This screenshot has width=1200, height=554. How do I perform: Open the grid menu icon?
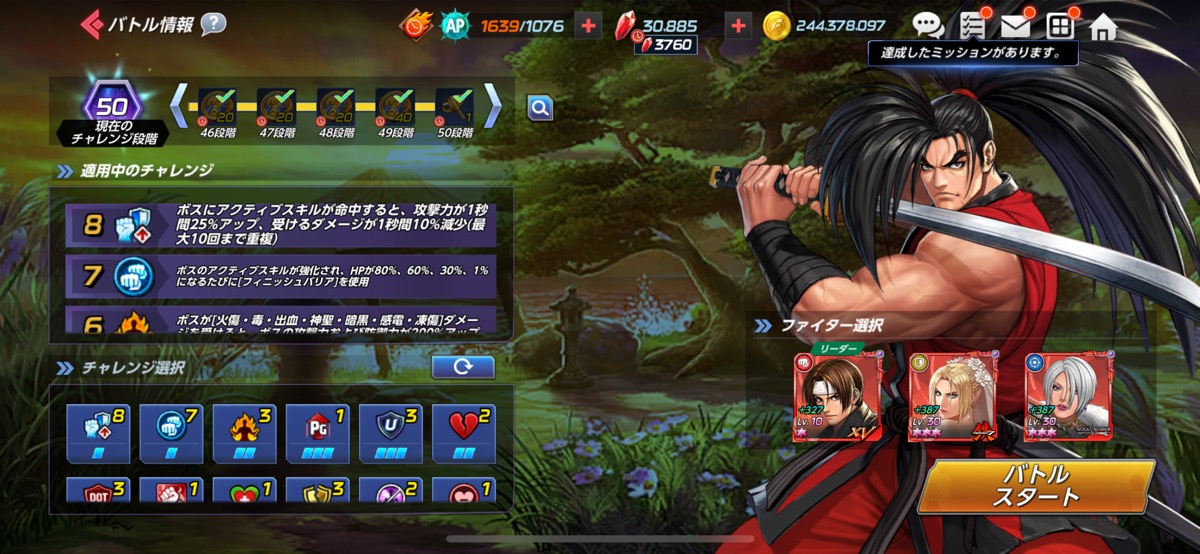coord(1059,26)
